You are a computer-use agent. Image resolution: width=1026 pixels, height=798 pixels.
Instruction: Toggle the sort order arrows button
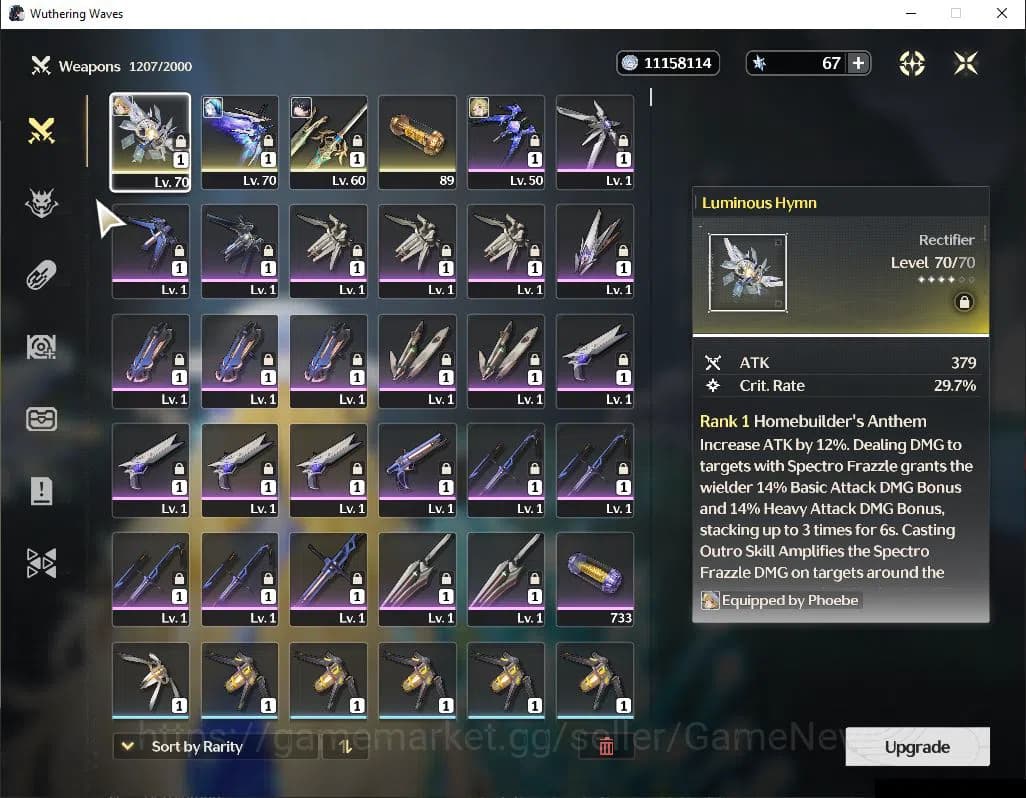[x=345, y=746]
